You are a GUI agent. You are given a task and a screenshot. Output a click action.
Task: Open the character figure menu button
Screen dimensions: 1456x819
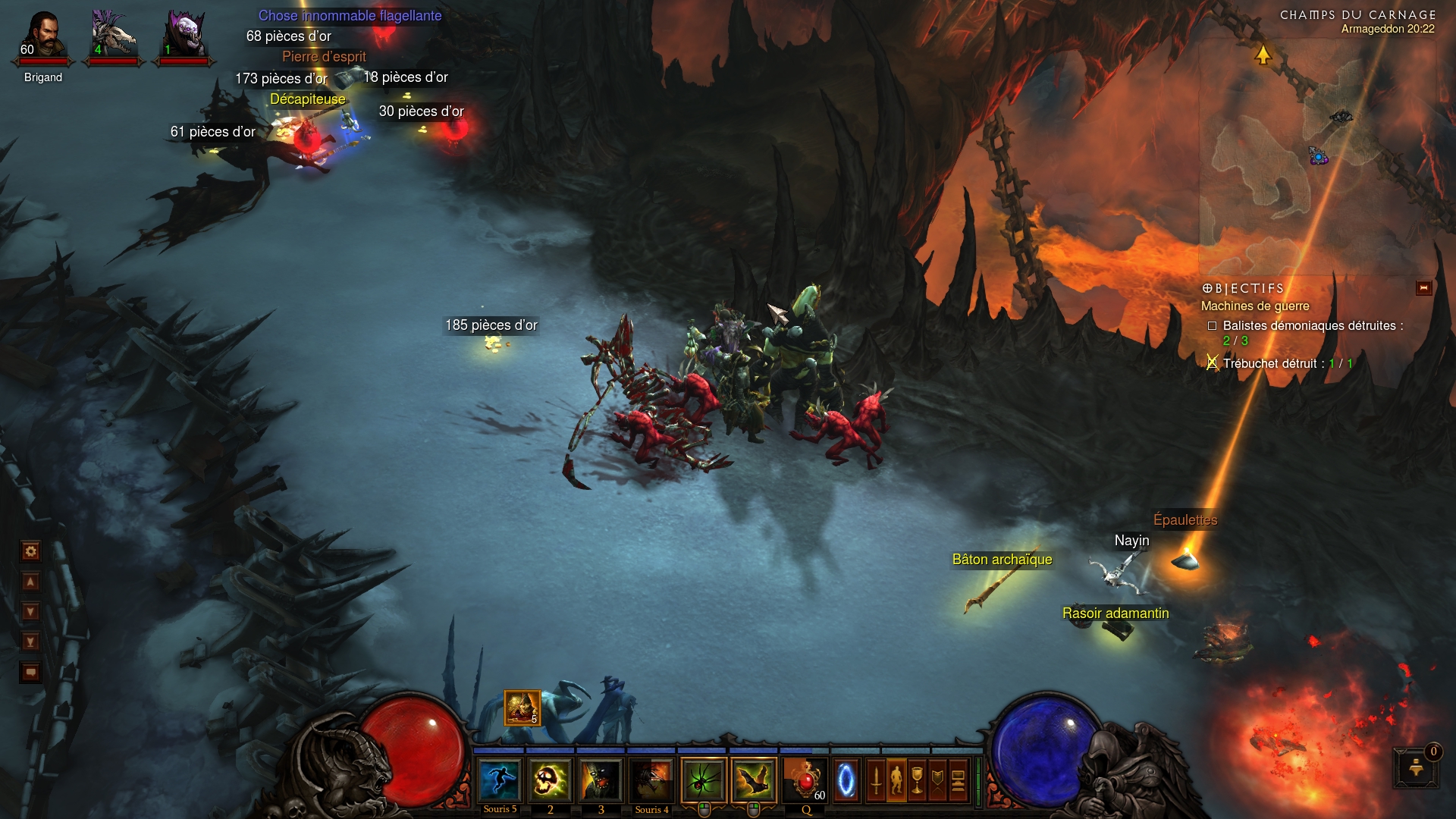pos(896,780)
